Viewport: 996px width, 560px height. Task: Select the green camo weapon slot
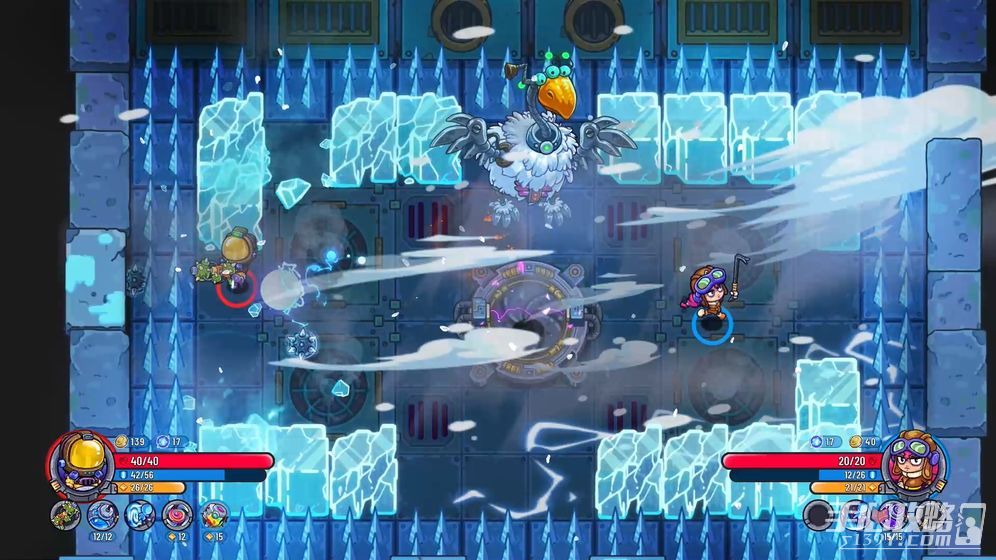pyautogui.click(x=66, y=516)
